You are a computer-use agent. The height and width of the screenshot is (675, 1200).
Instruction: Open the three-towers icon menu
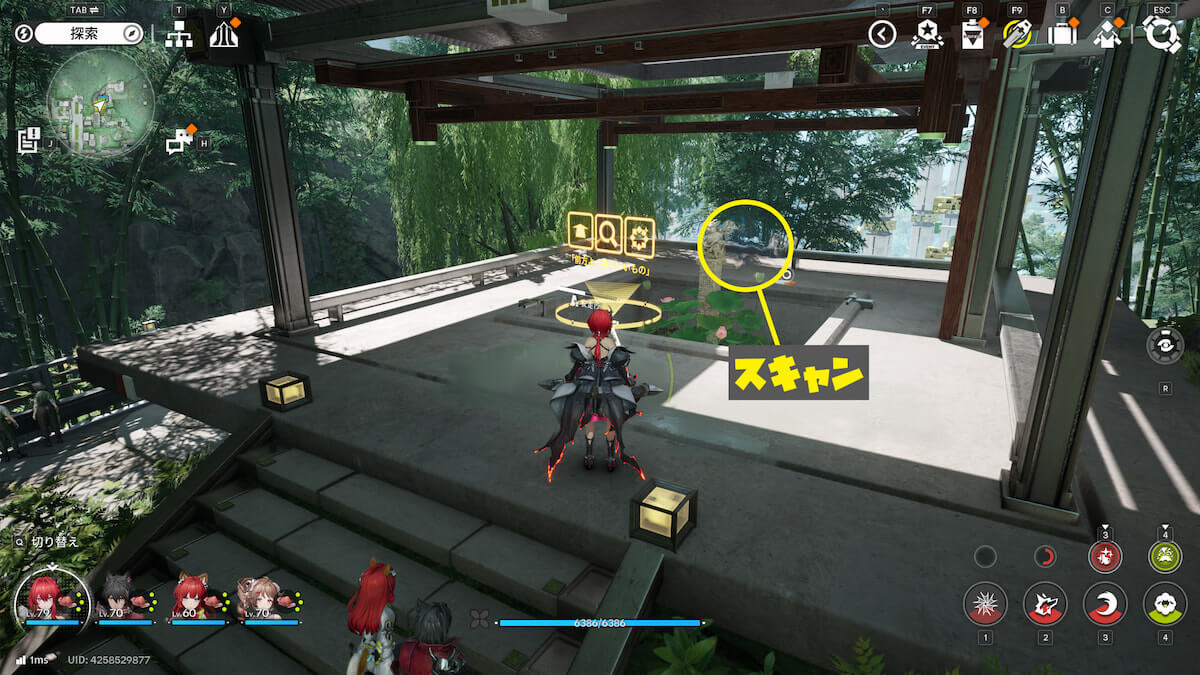click(224, 35)
